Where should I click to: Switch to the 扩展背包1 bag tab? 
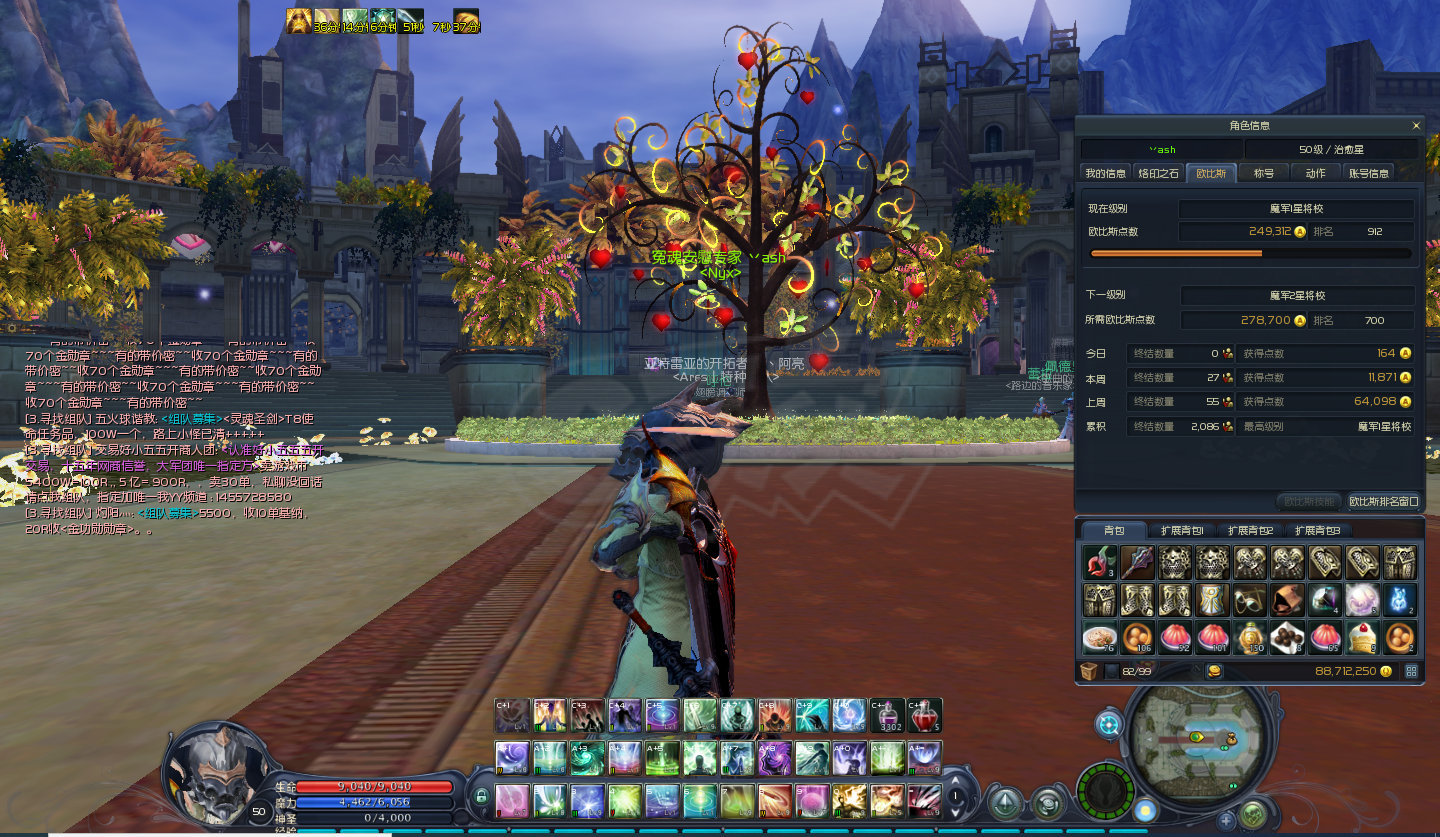pyautogui.click(x=1182, y=530)
